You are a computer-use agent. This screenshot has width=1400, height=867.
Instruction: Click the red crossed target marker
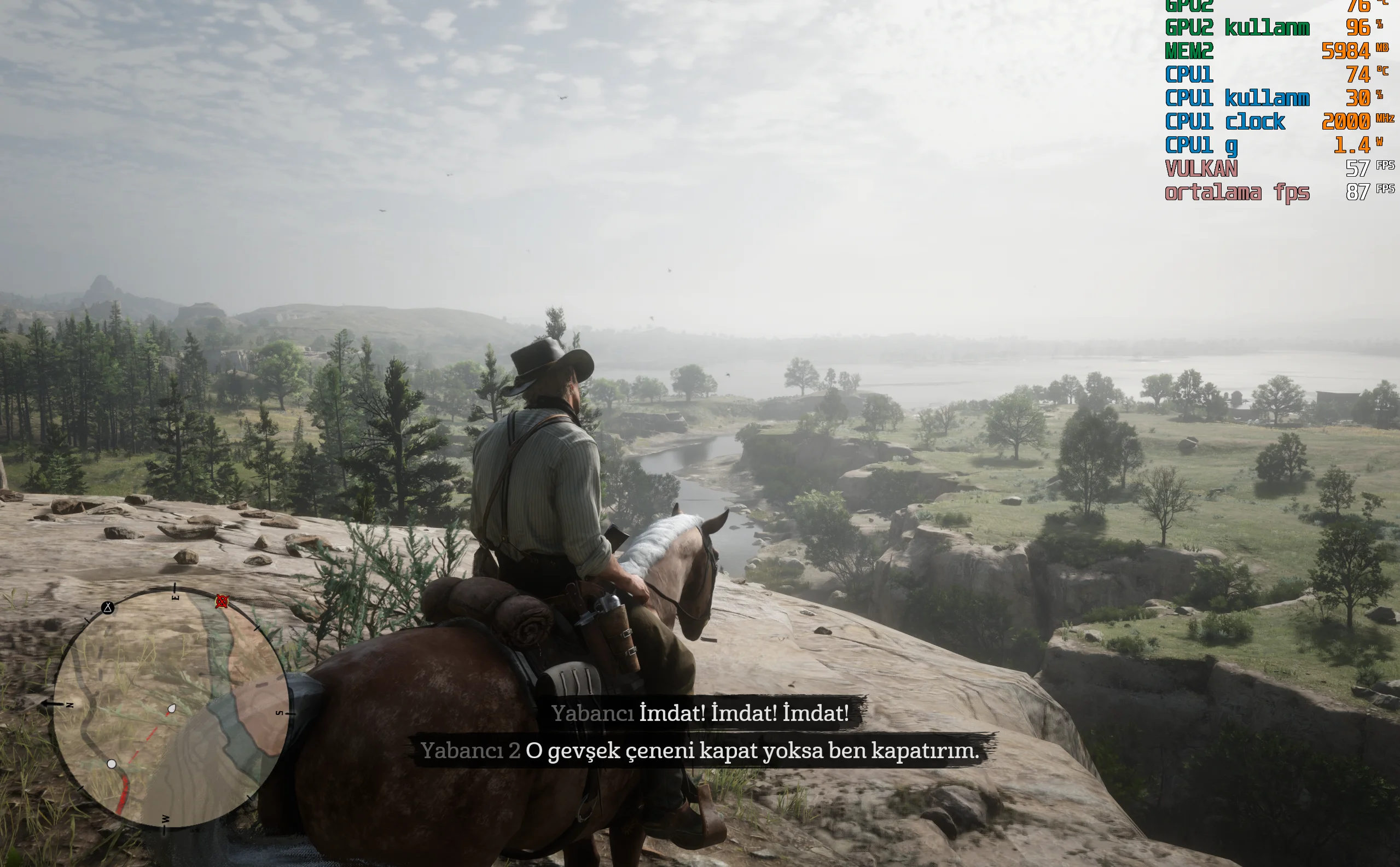222,601
